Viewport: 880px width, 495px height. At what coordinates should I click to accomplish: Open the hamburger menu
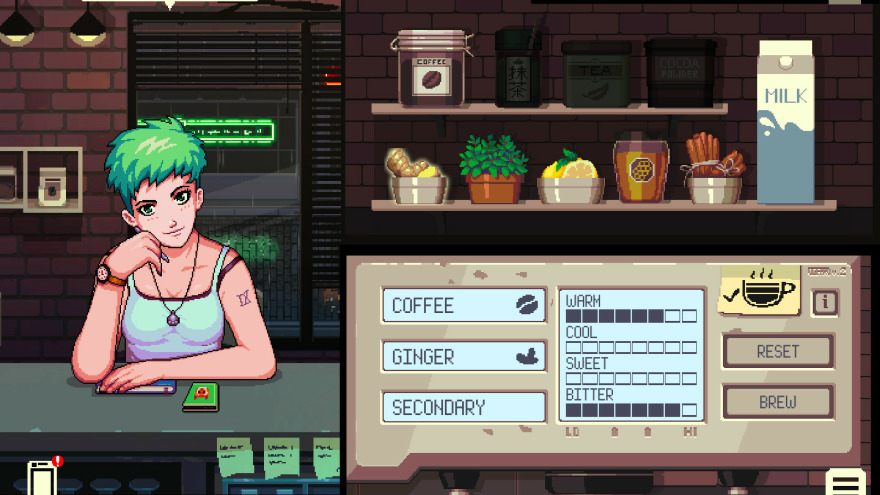click(x=846, y=481)
